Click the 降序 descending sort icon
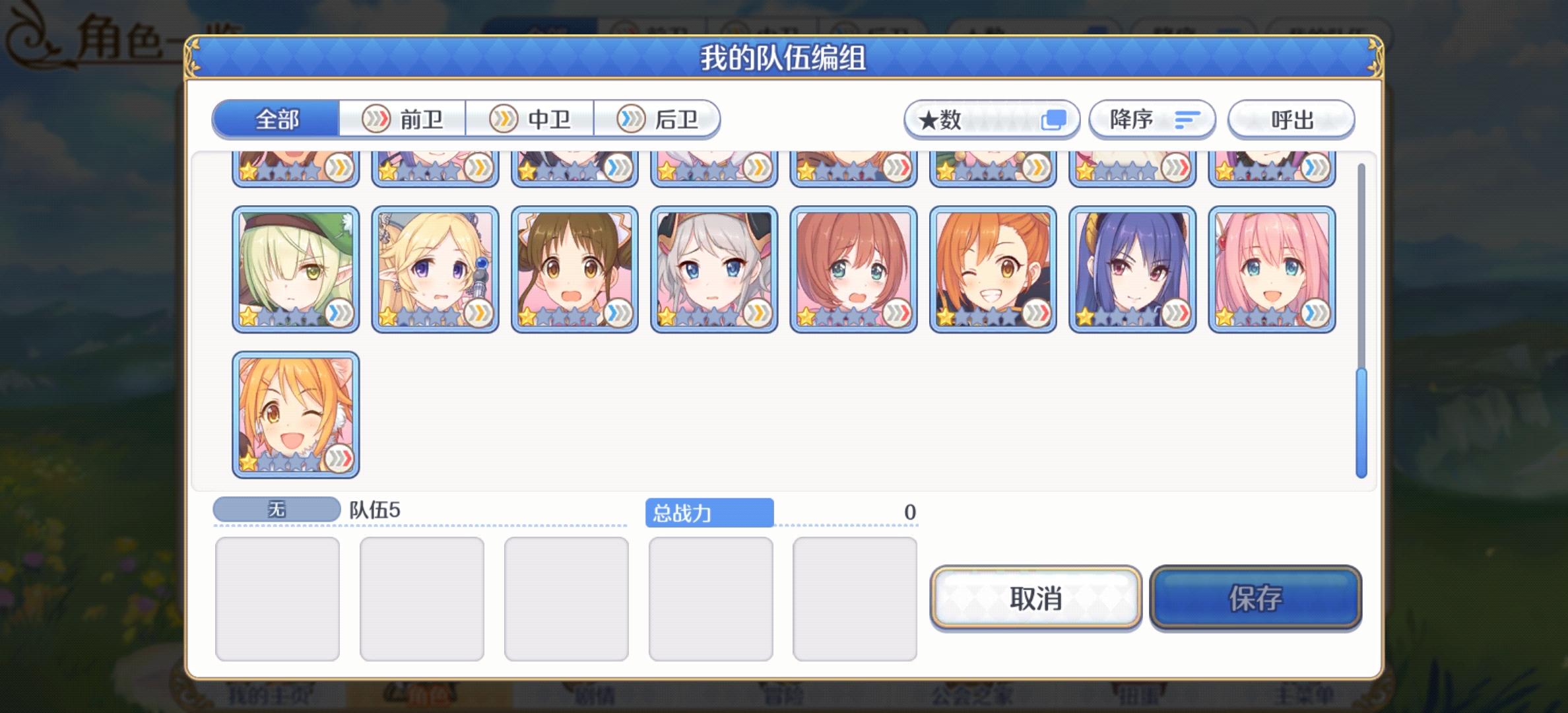The height and width of the screenshot is (713, 1568). (x=1152, y=119)
